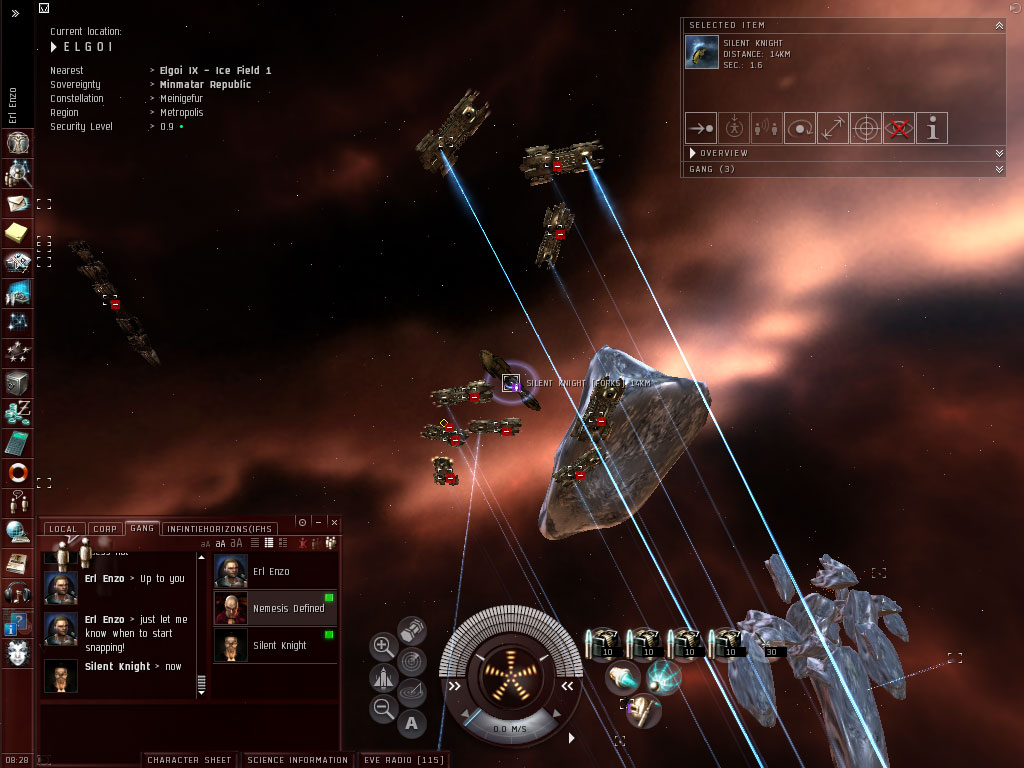Collapse the Selected Item panel

point(998,24)
